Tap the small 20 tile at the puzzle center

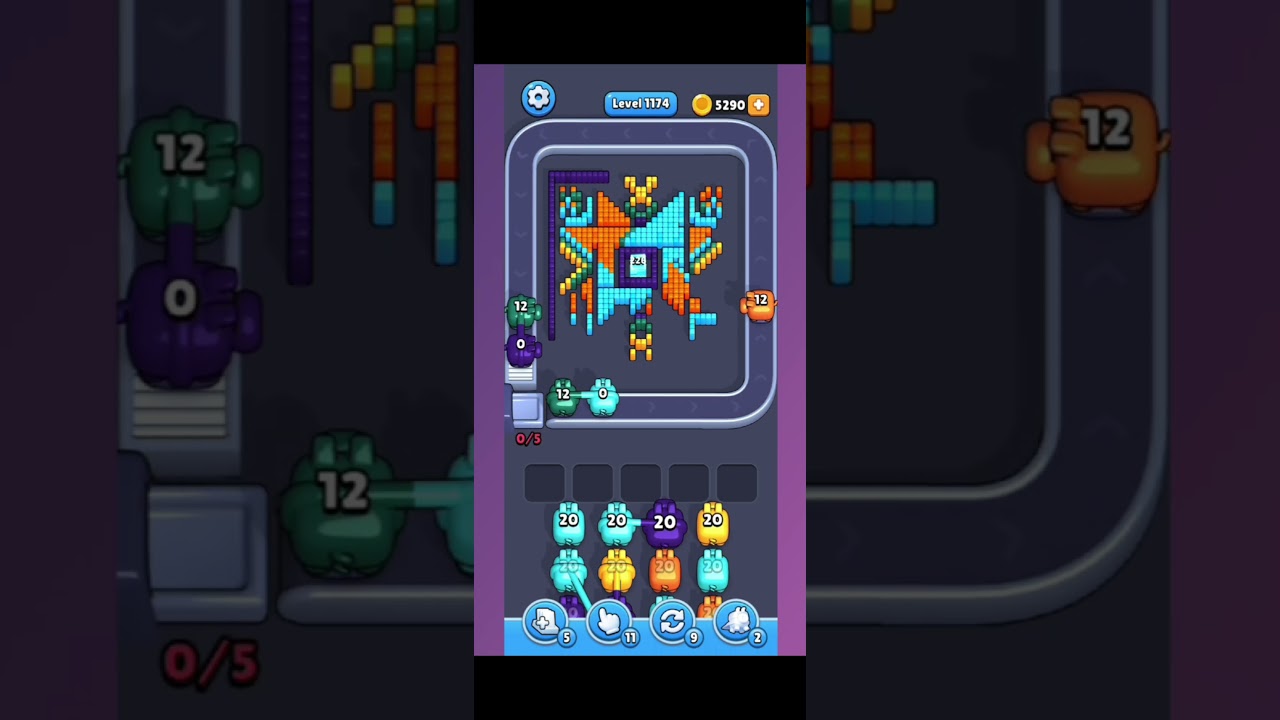(637, 261)
